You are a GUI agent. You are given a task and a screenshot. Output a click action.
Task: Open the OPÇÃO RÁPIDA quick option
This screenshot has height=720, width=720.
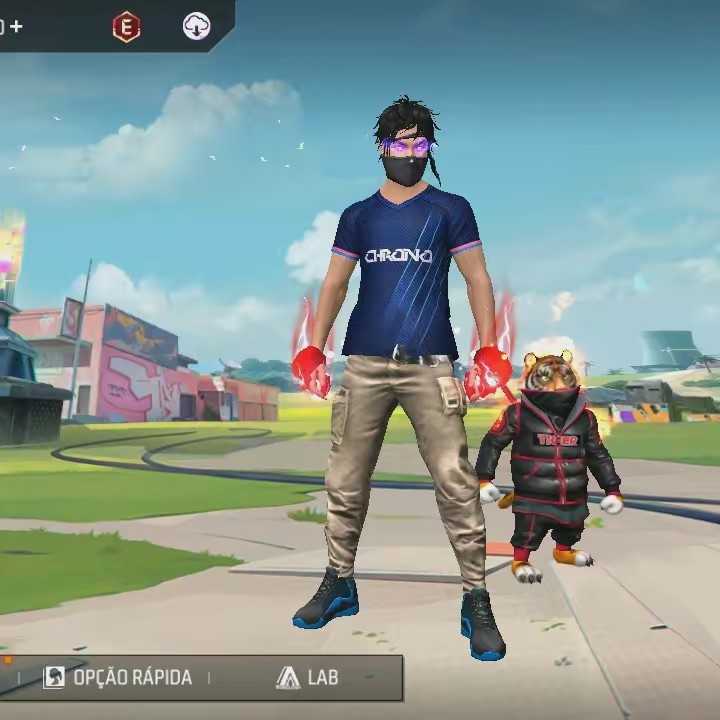[x=118, y=678]
